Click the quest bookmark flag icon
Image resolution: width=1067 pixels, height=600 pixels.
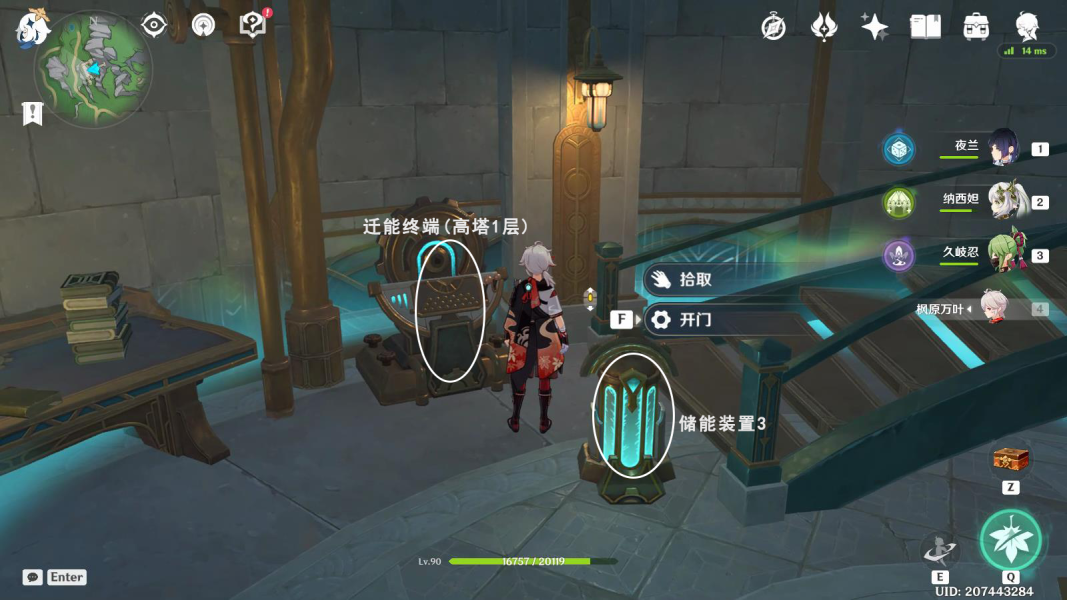click(32, 114)
